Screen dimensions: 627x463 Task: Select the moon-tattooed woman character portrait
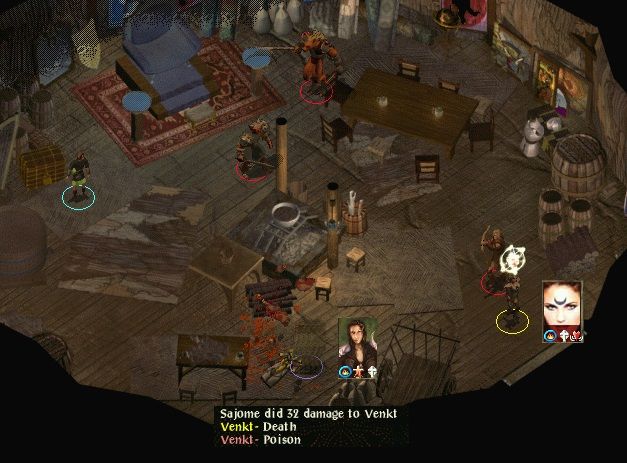tap(561, 305)
